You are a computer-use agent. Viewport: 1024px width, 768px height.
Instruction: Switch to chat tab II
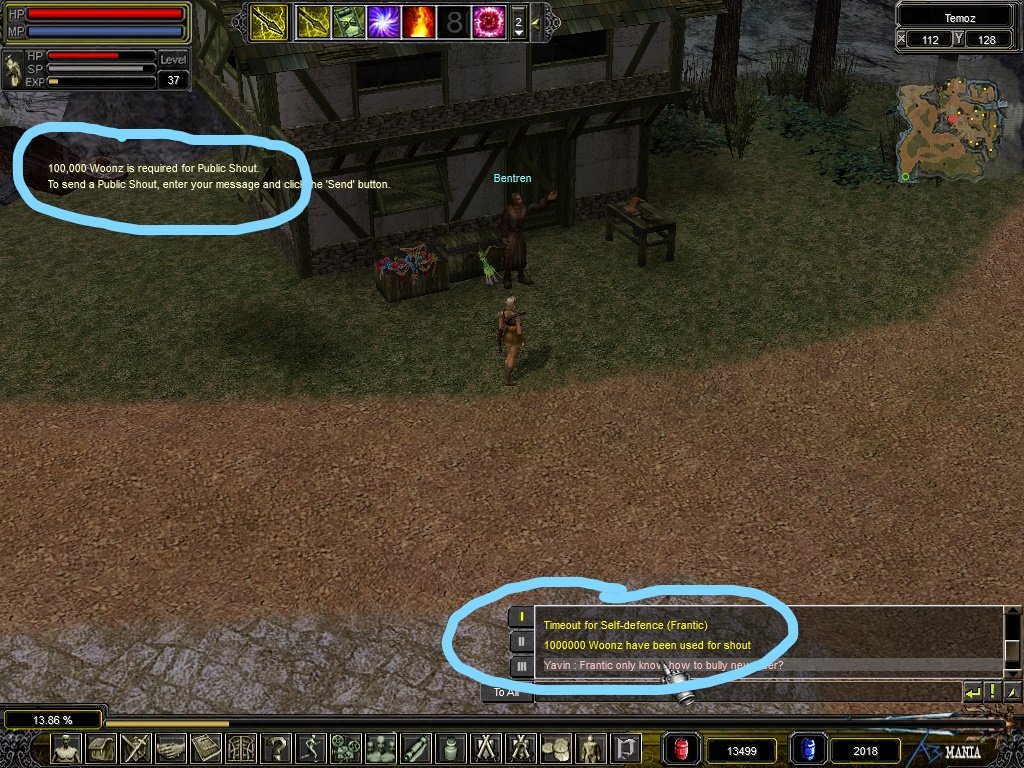tap(521, 642)
